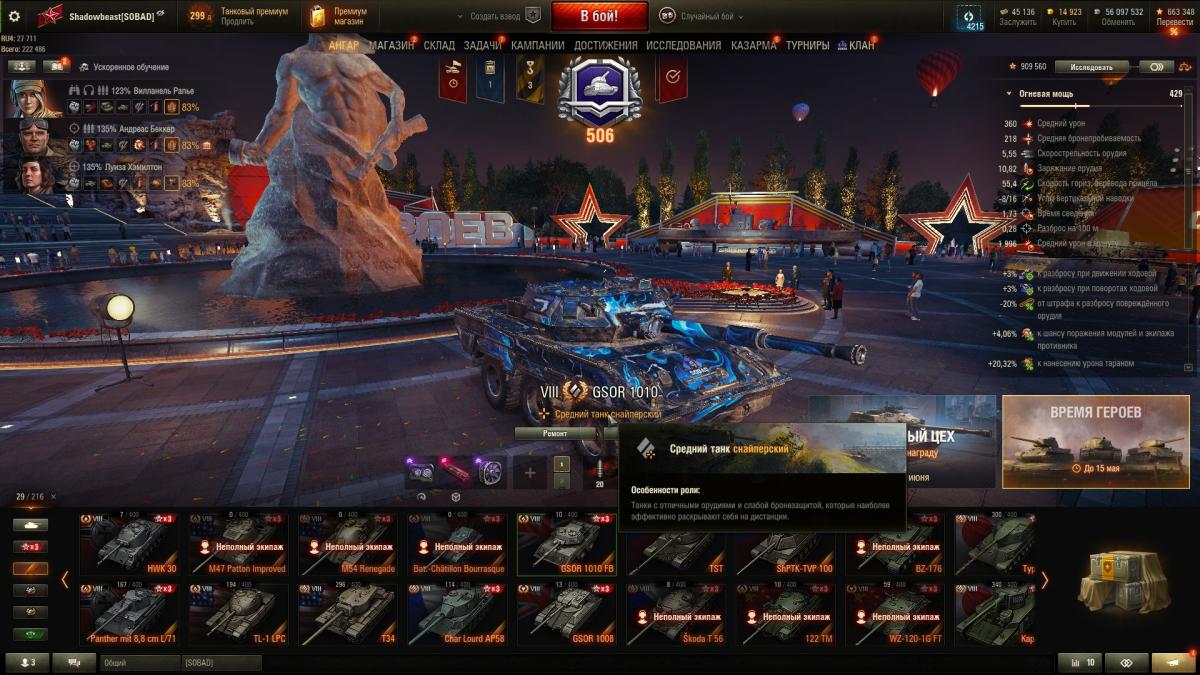The height and width of the screenshot is (675, 1200).
Task: Go to the ЗАДАЧИ tab
Action: coord(483,45)
